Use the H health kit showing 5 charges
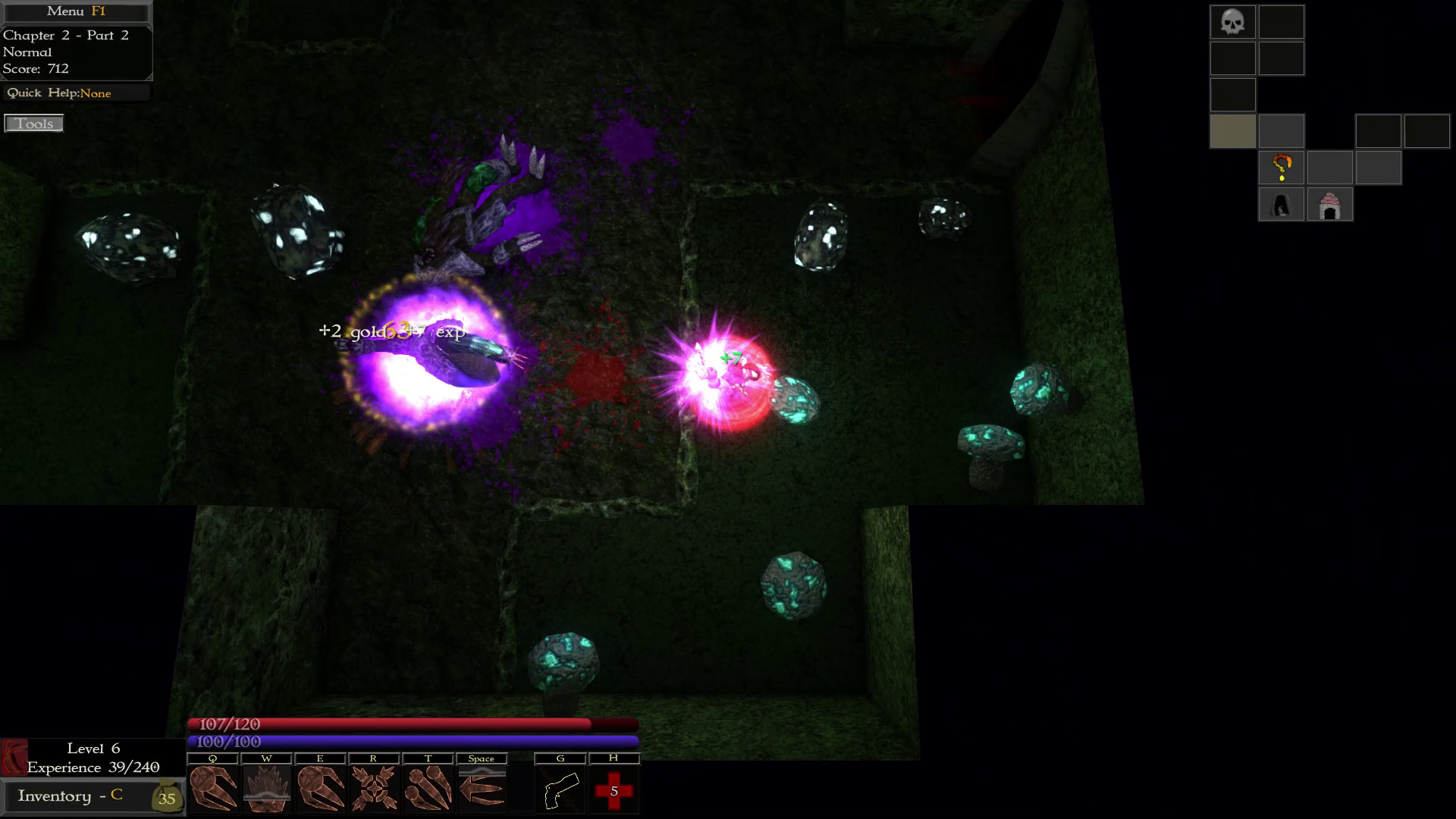 point(614,789)
